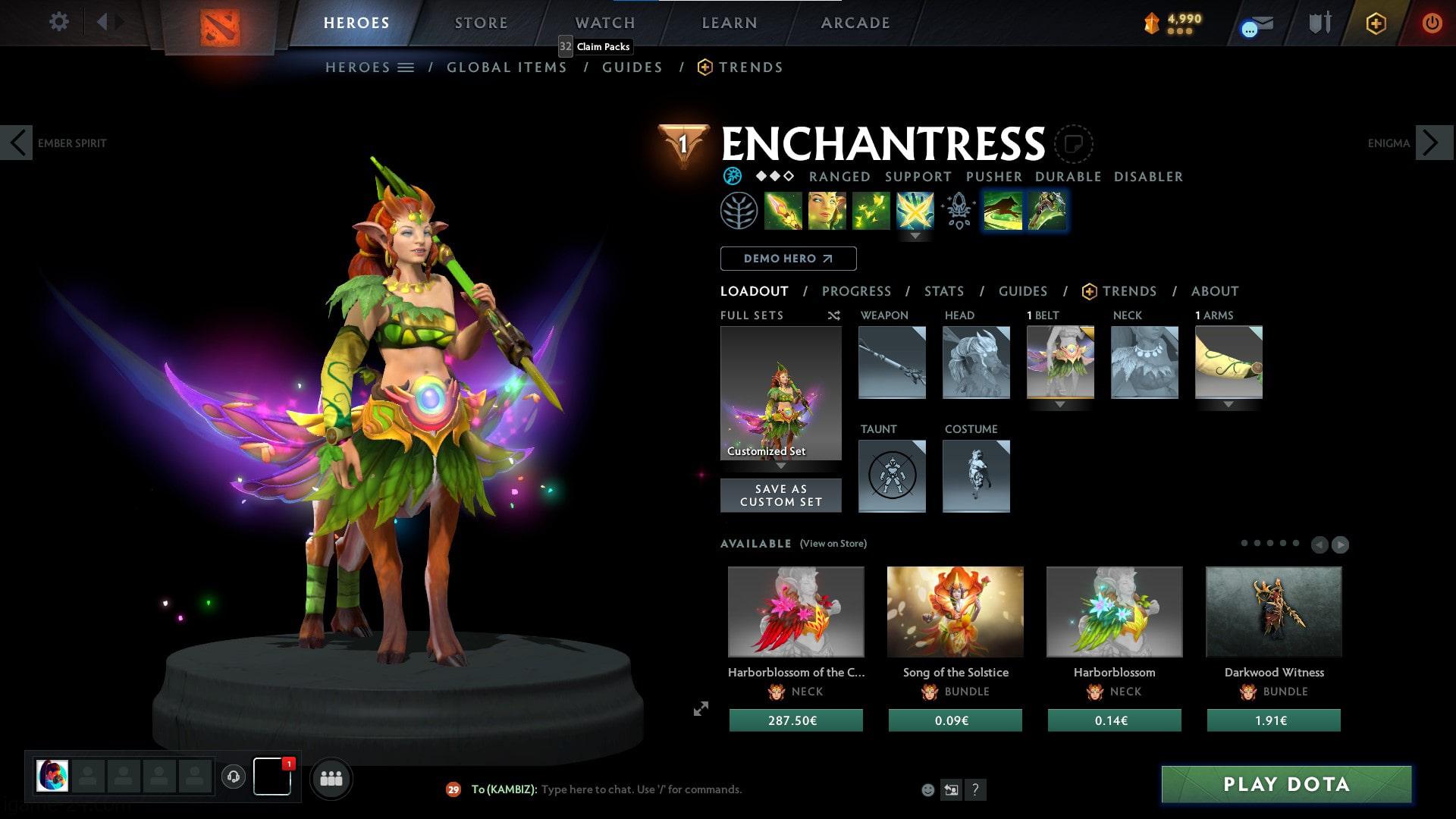This screenshot has width=1456, height=819.
Task: Go to the Learn section
Action: (729, 23)
